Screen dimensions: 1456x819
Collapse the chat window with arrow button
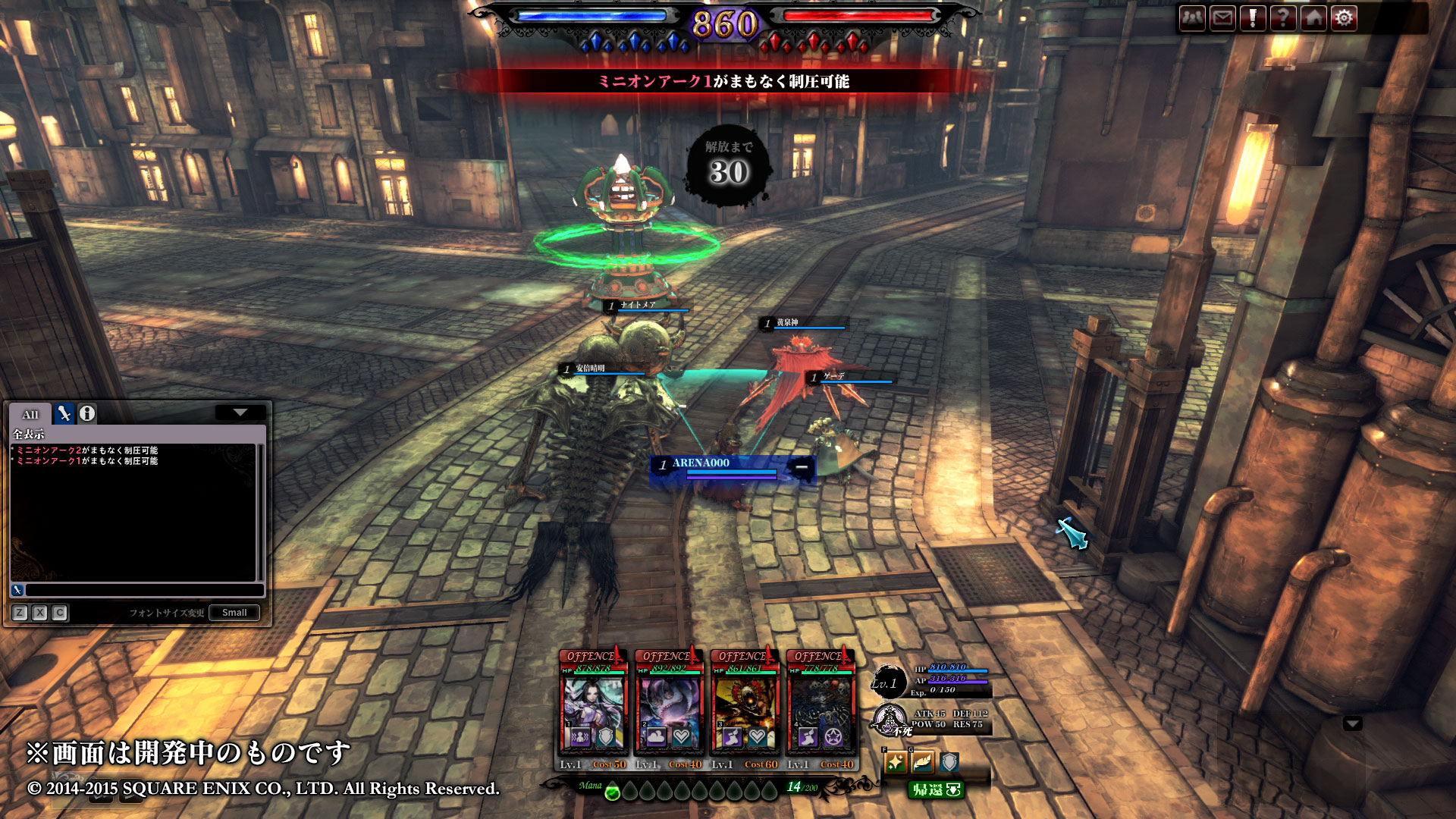click(x=240, y=413)
